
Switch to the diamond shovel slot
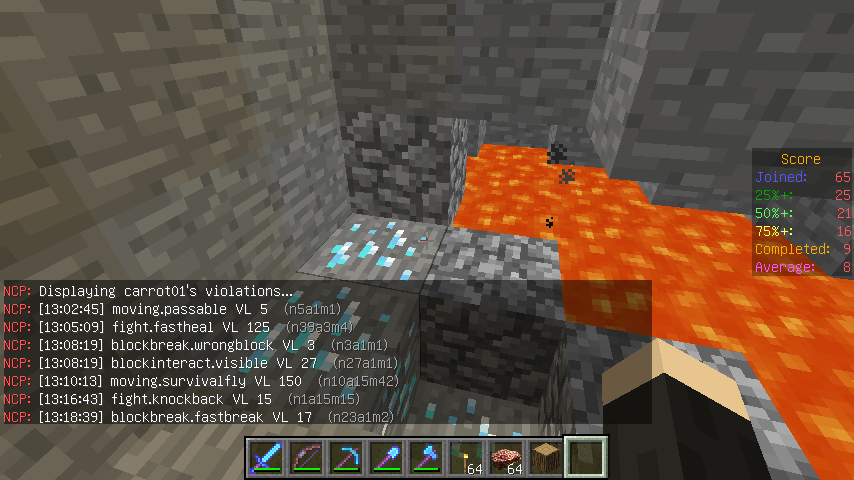[x=385, y=458]
